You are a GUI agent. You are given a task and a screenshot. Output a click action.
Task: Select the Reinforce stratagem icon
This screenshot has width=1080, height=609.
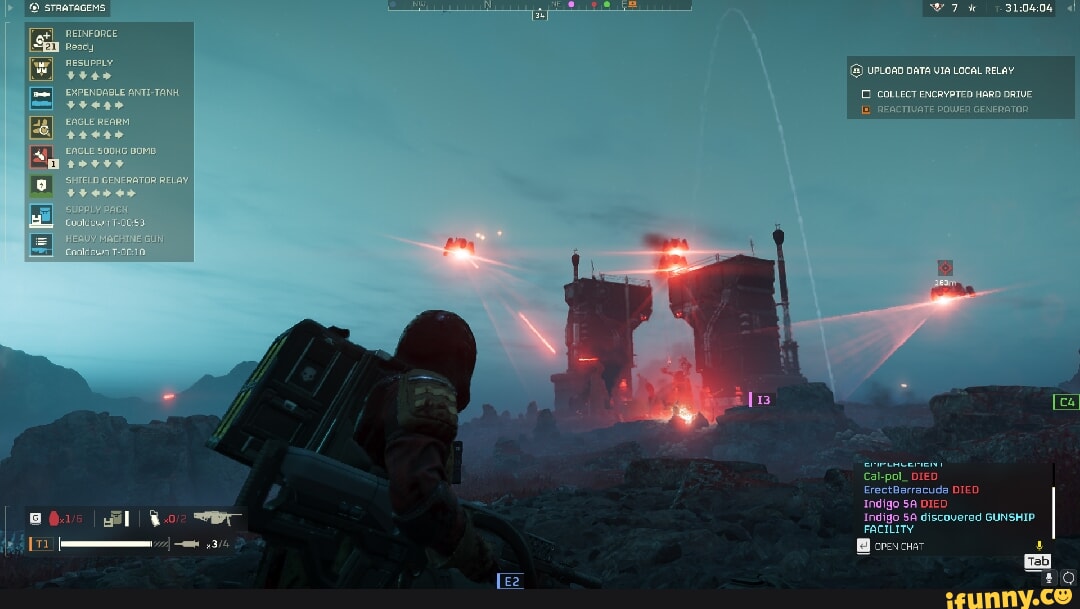pyautogui.click(x=41, y=40)
